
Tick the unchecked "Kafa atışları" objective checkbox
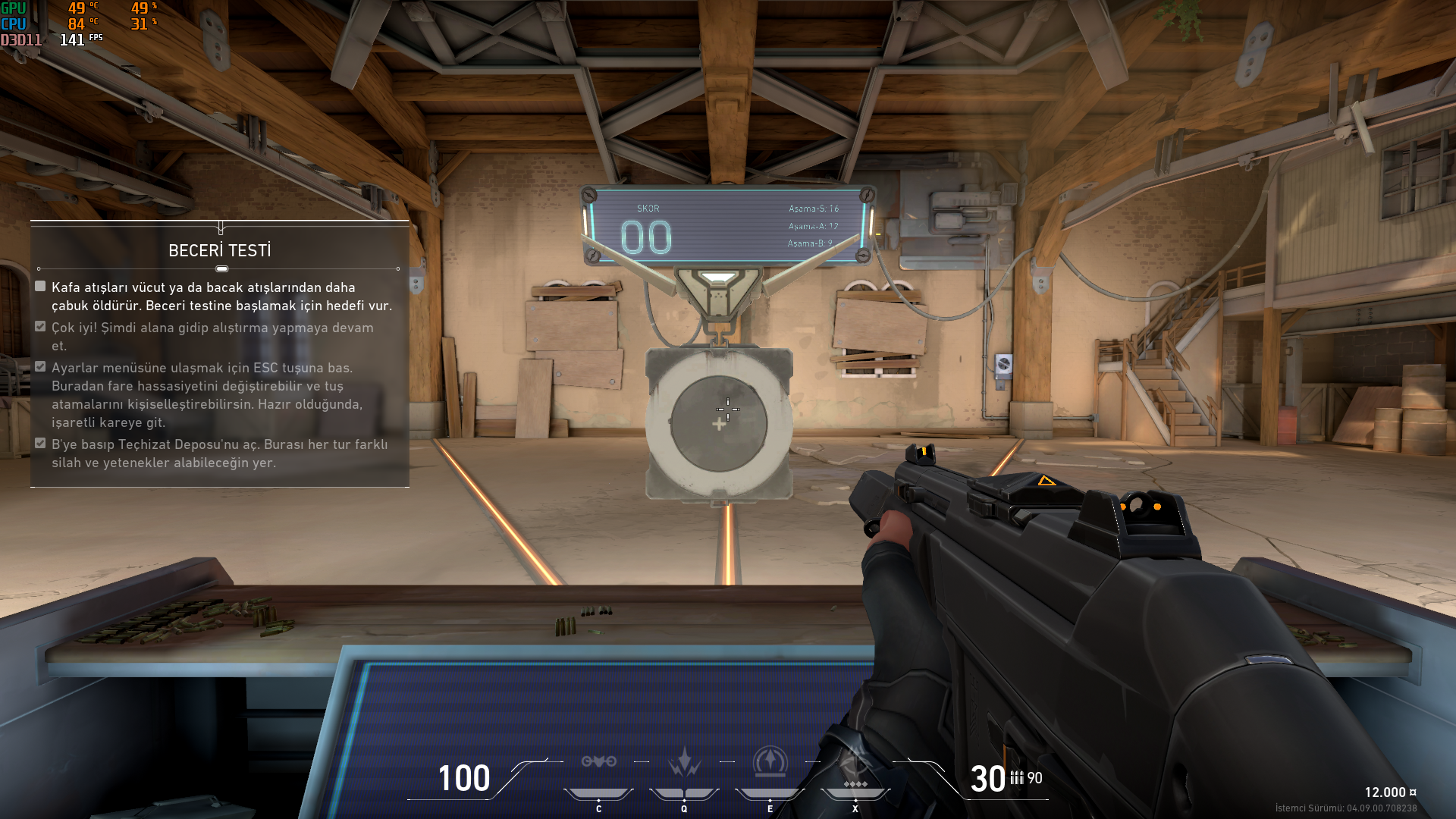[40, 287]
